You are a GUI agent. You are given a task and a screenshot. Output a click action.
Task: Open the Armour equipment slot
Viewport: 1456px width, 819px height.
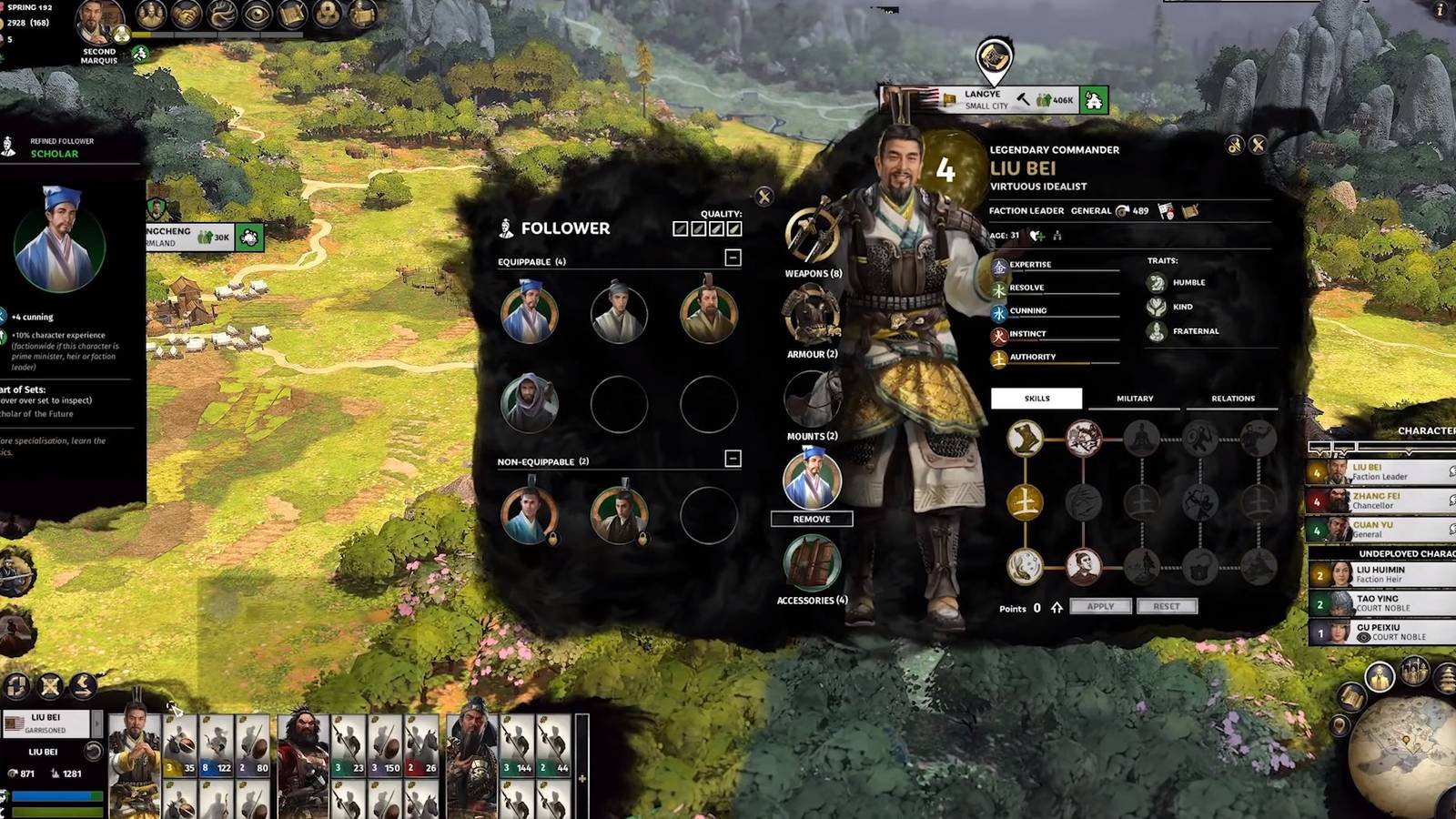coord(812,316)
